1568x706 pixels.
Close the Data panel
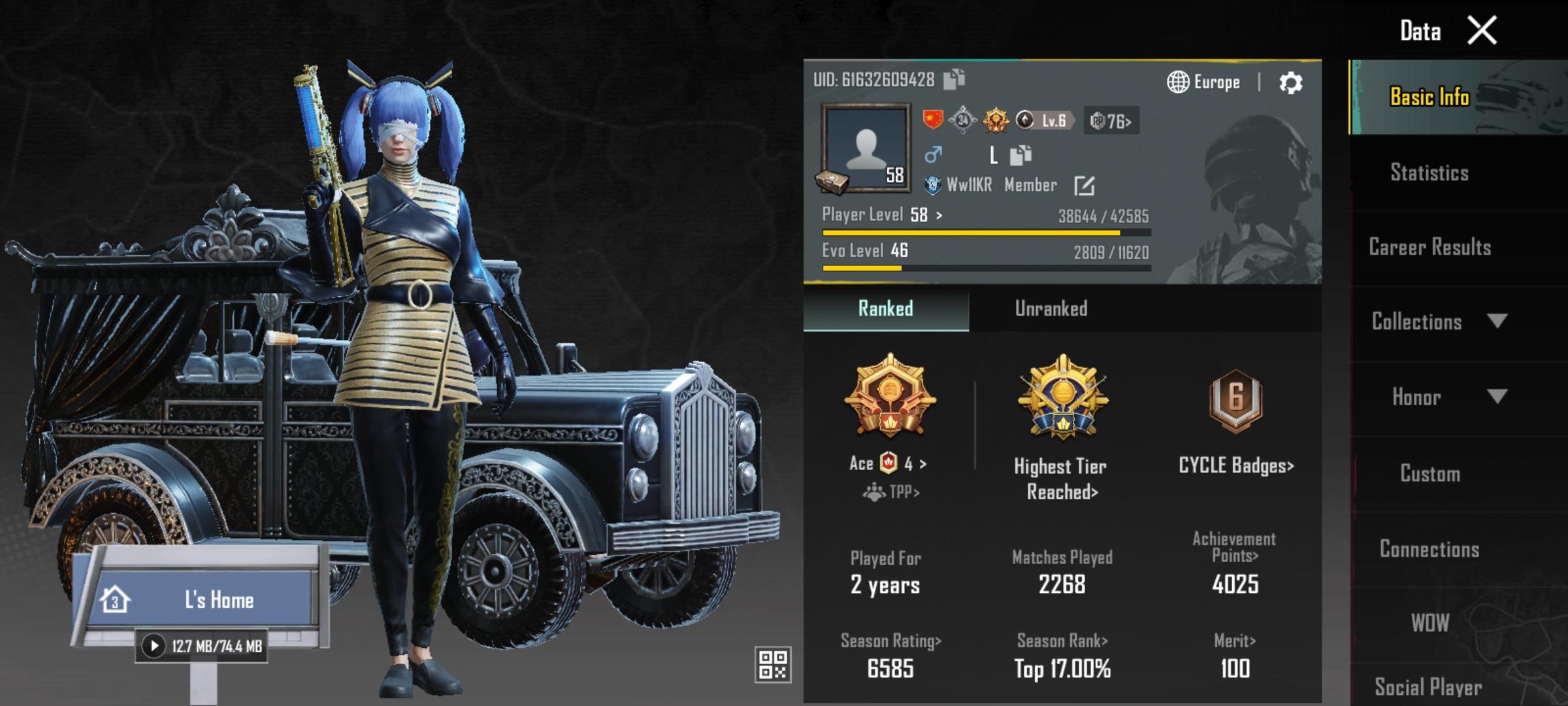pos(1482,31)
